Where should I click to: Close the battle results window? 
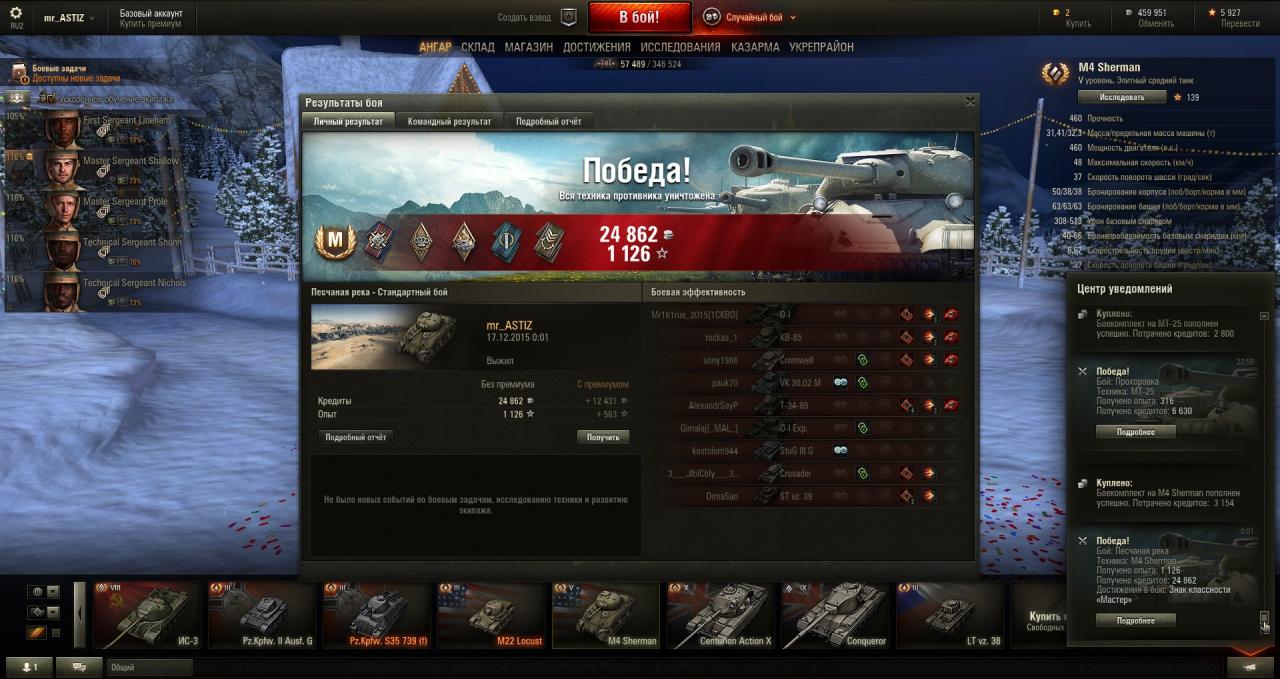click(x=969, y=101)
